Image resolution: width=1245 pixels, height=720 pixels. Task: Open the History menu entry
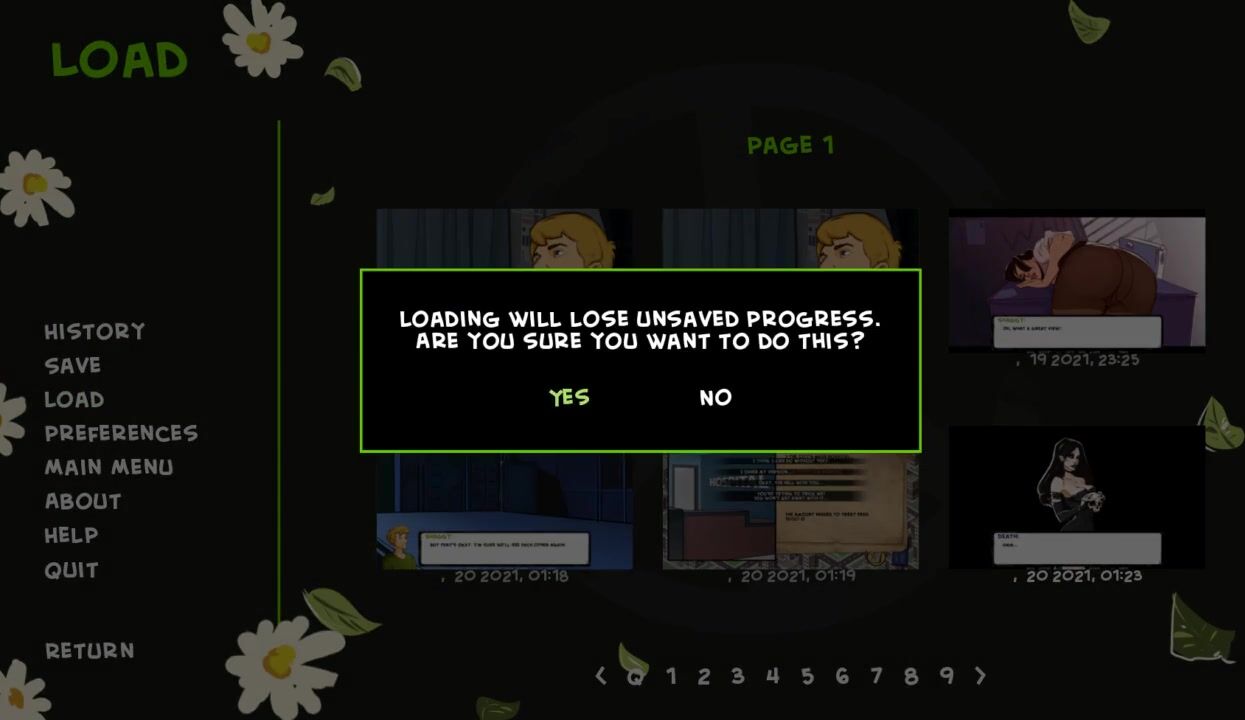pos(95,331)
